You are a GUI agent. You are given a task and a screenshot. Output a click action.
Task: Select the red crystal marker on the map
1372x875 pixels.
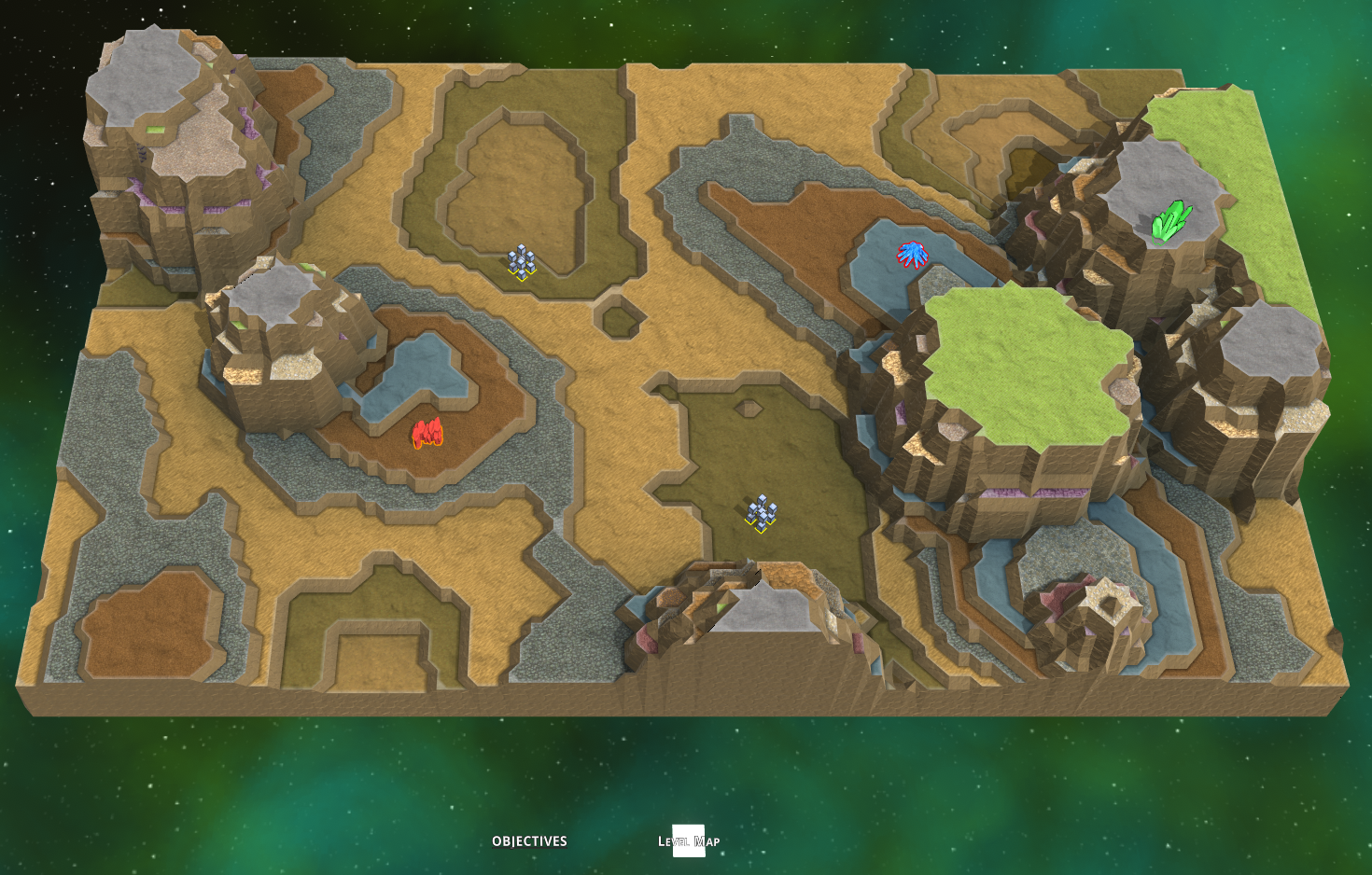(427, 434)
